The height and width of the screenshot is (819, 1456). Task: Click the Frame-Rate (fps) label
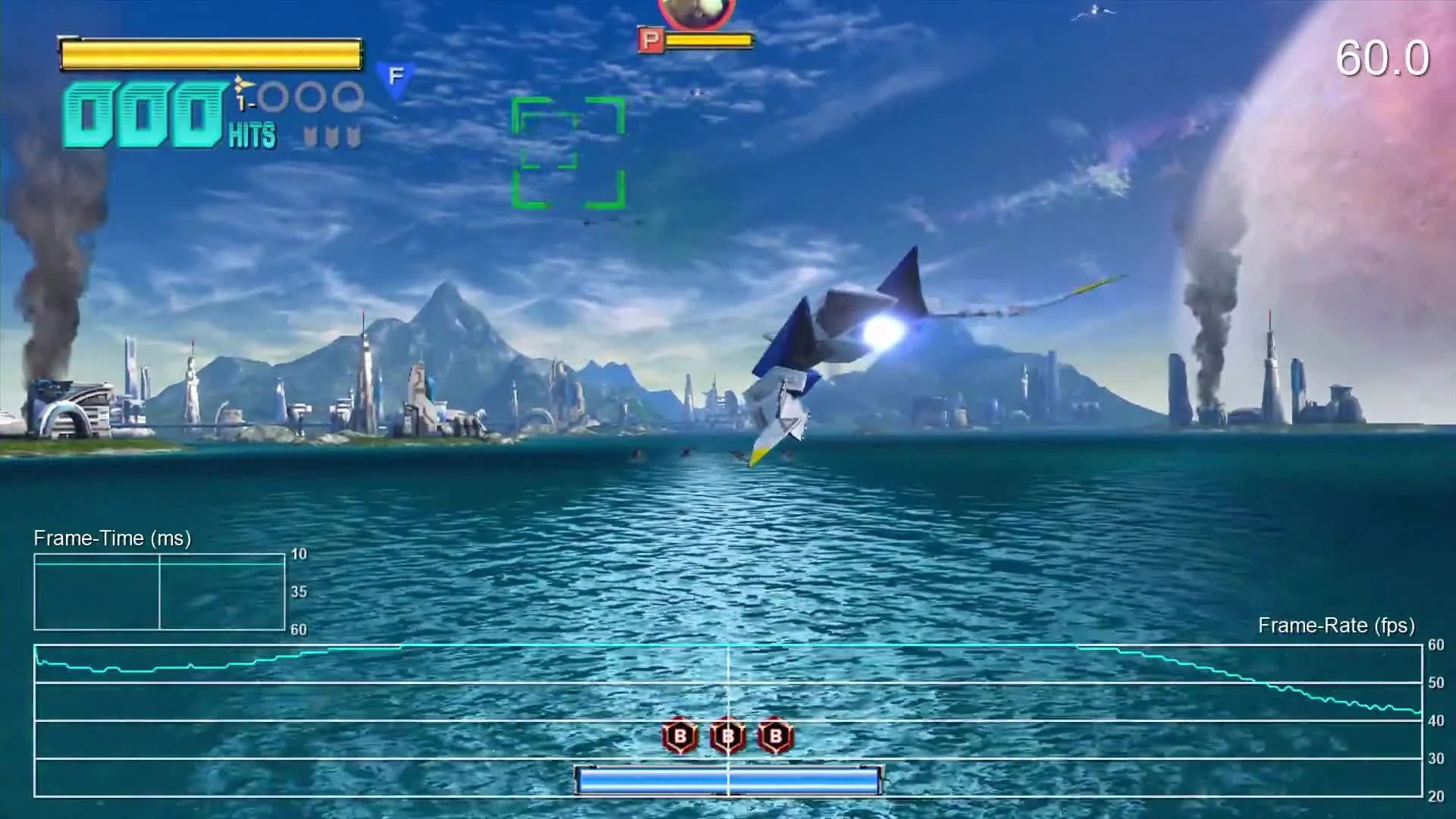coord(1336,626)
